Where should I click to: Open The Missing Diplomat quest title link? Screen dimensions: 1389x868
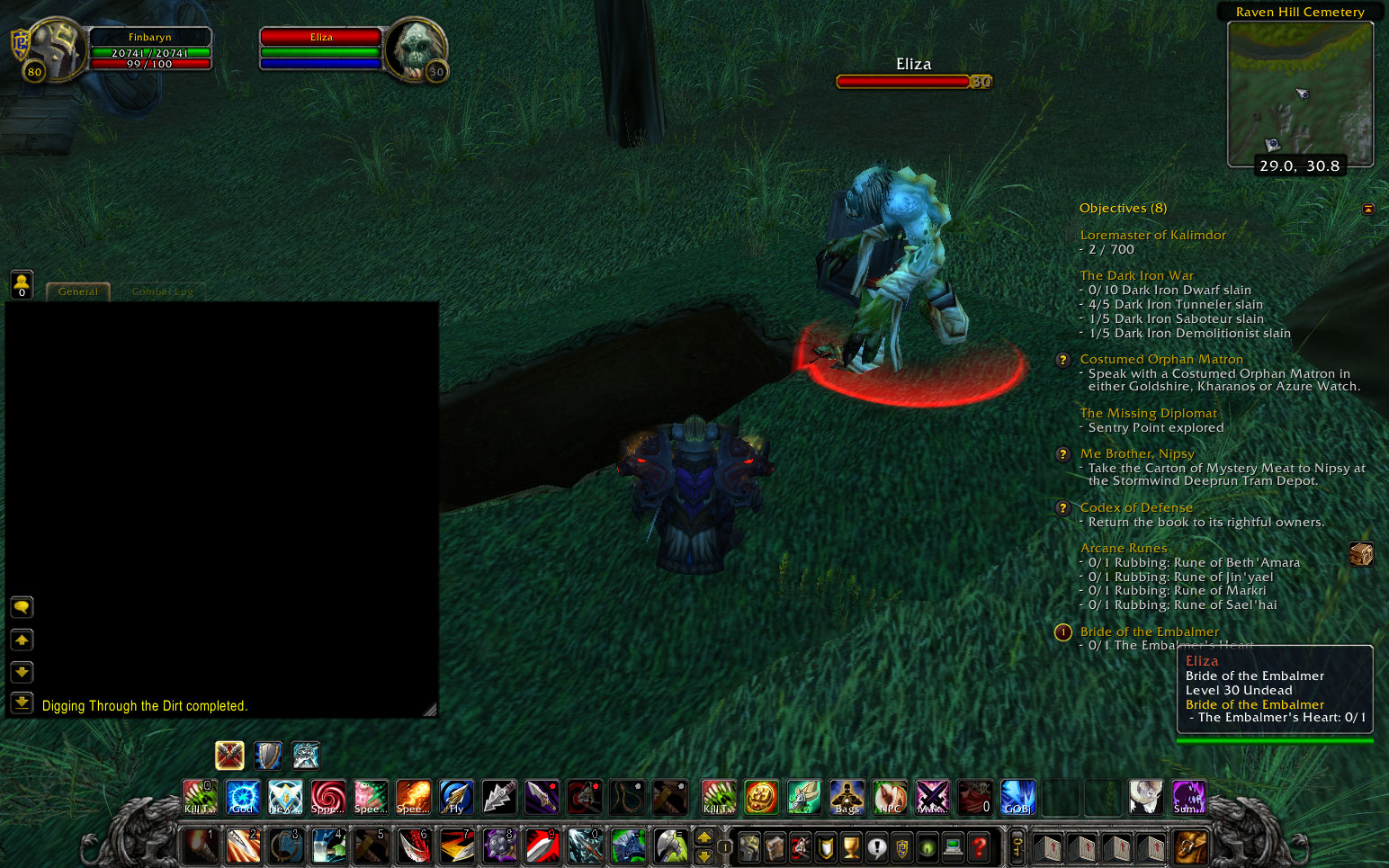pyautogui.click(x=1148, y=413)
